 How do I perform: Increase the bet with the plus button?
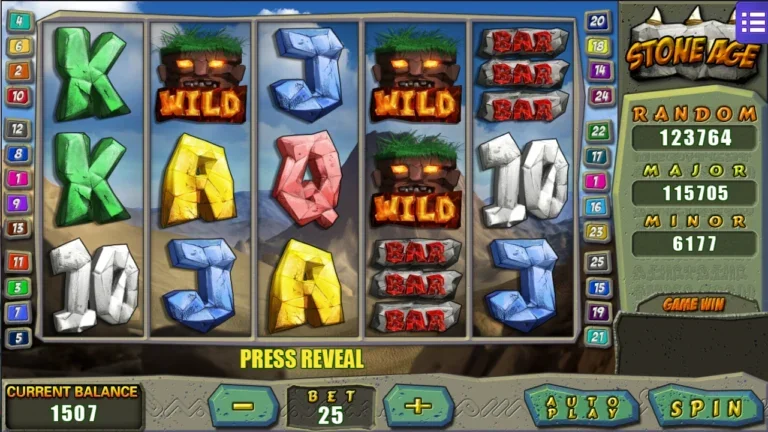tap(418, 406)
